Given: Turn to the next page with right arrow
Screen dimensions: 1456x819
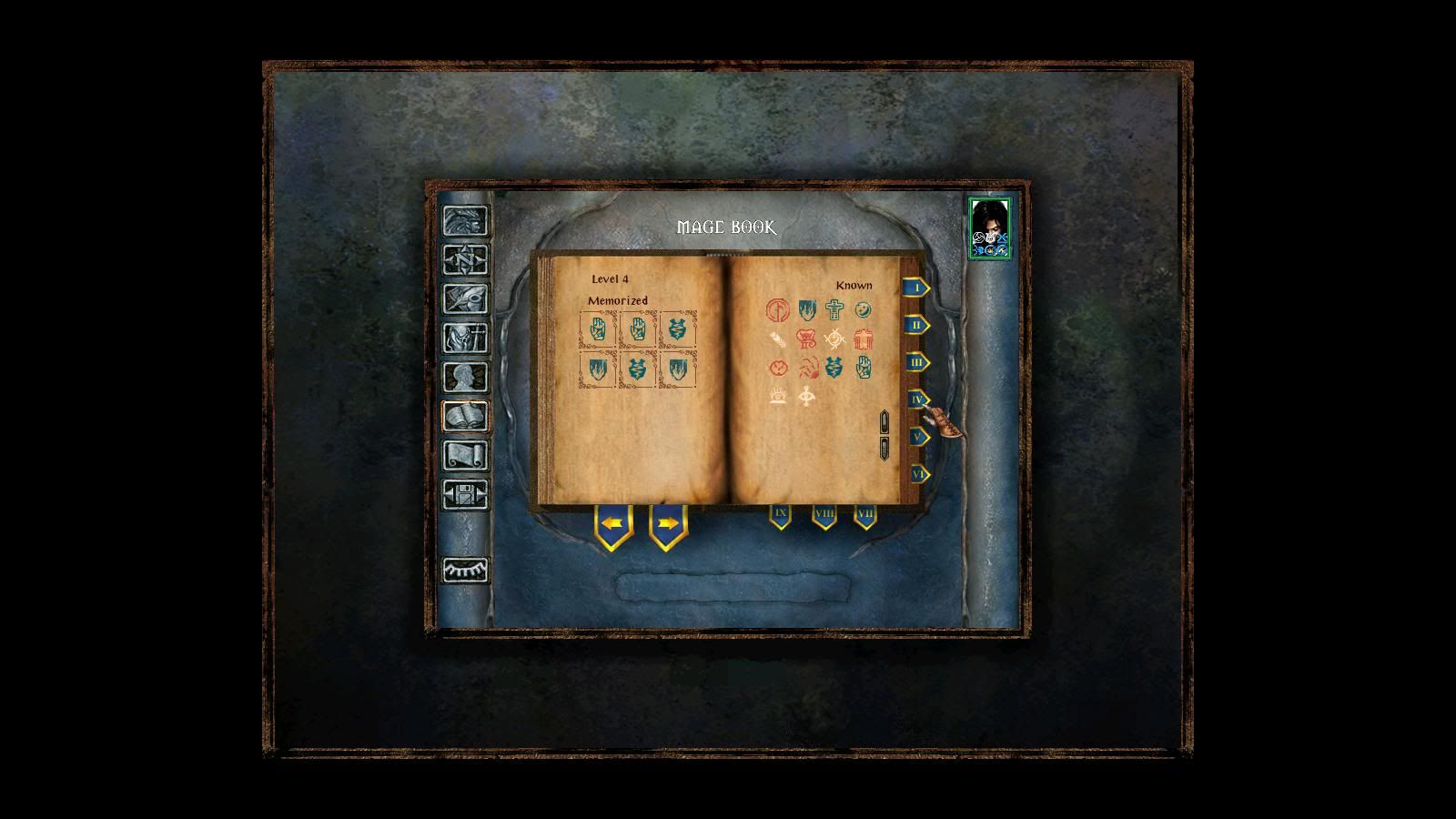Looking at the screenshot, I should click(x=668, y=524).
